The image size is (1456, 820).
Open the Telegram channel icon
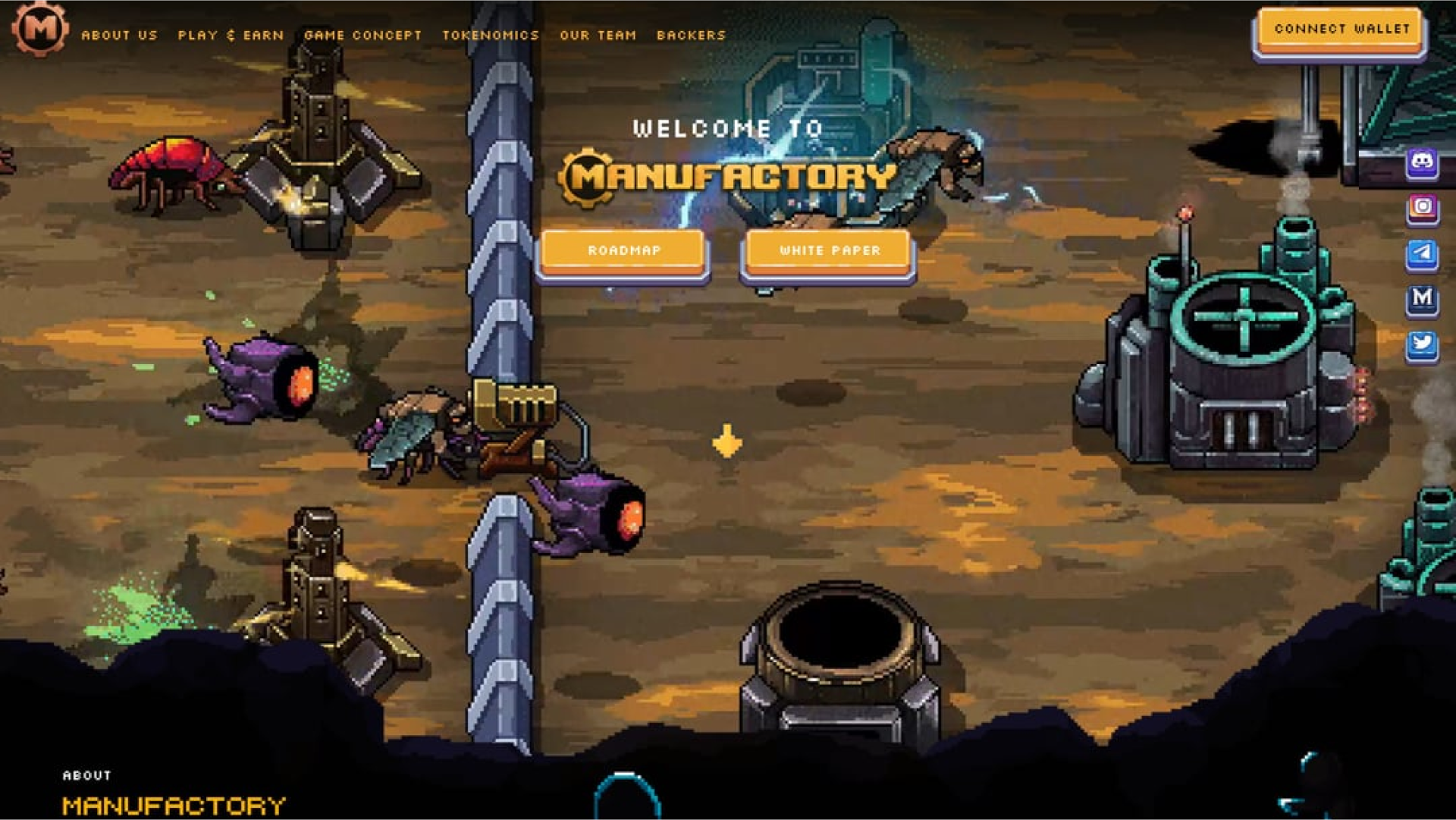click(x=1422, y=253)
